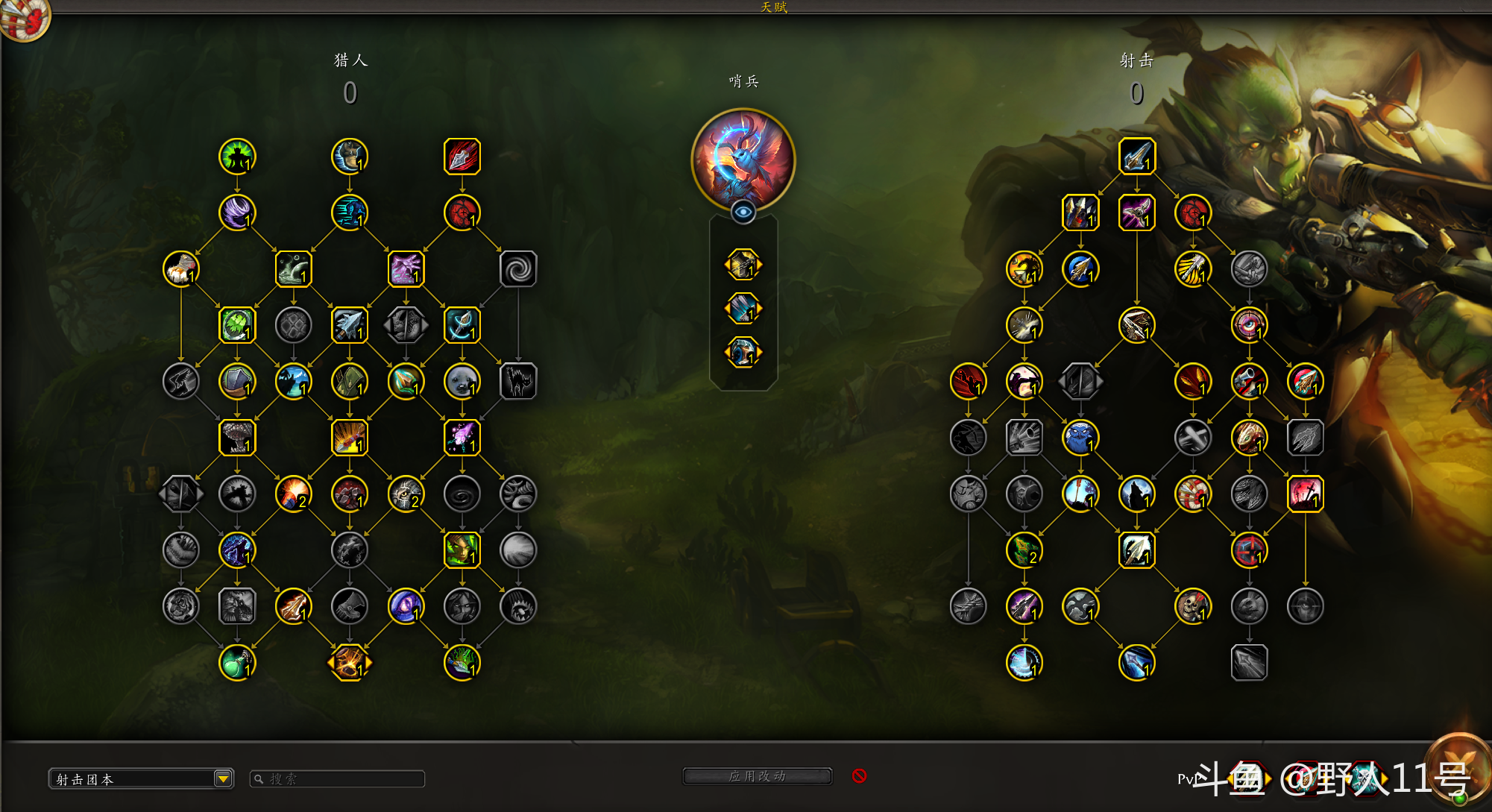Image resolution: width=1492 pixels, height=812 pixels.
Task: Select the top arrow talent in marksmanship tree
Action: [x=1136, y=157]
